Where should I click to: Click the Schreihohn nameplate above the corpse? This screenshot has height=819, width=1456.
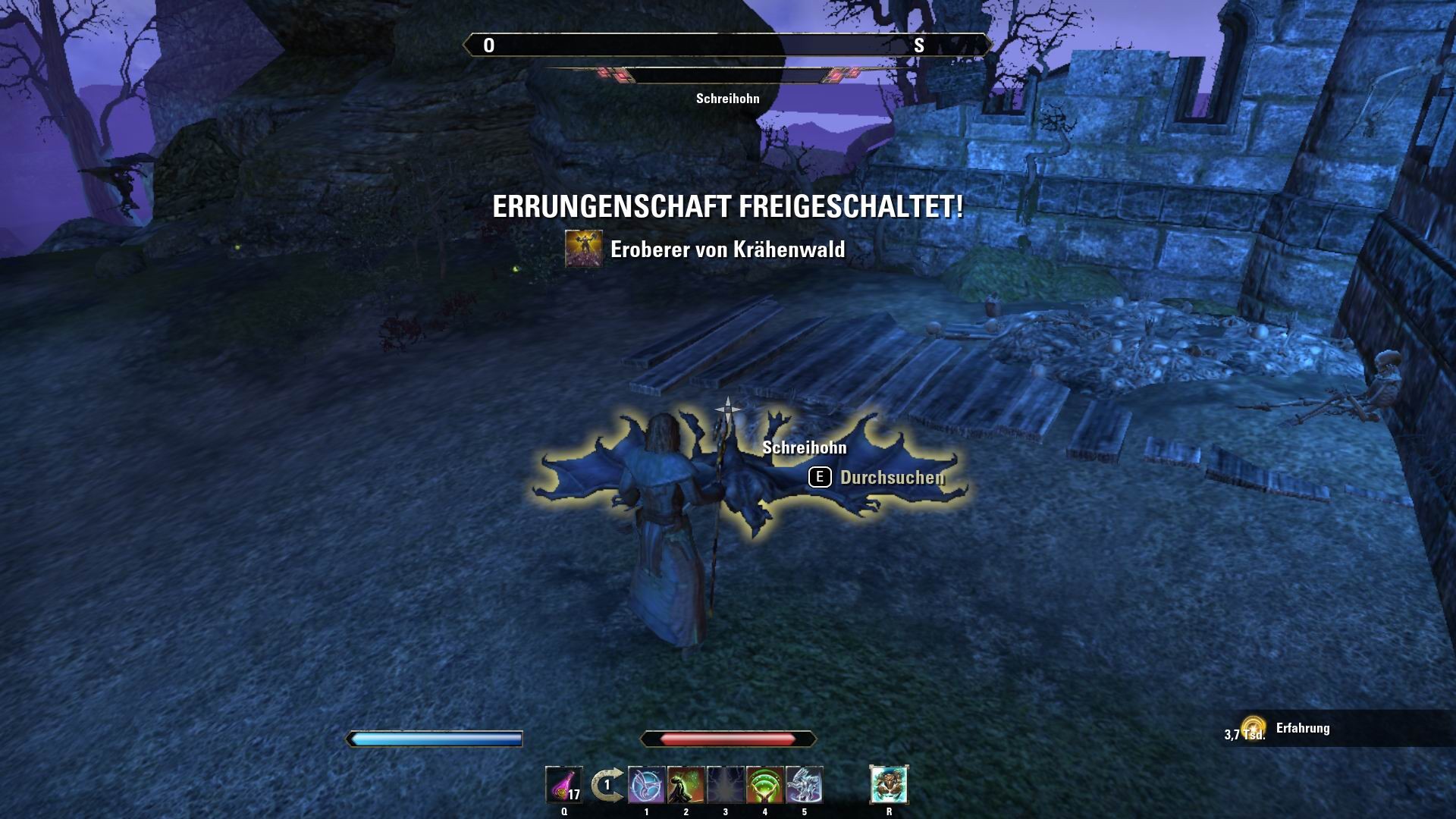(x=804, y=448)
